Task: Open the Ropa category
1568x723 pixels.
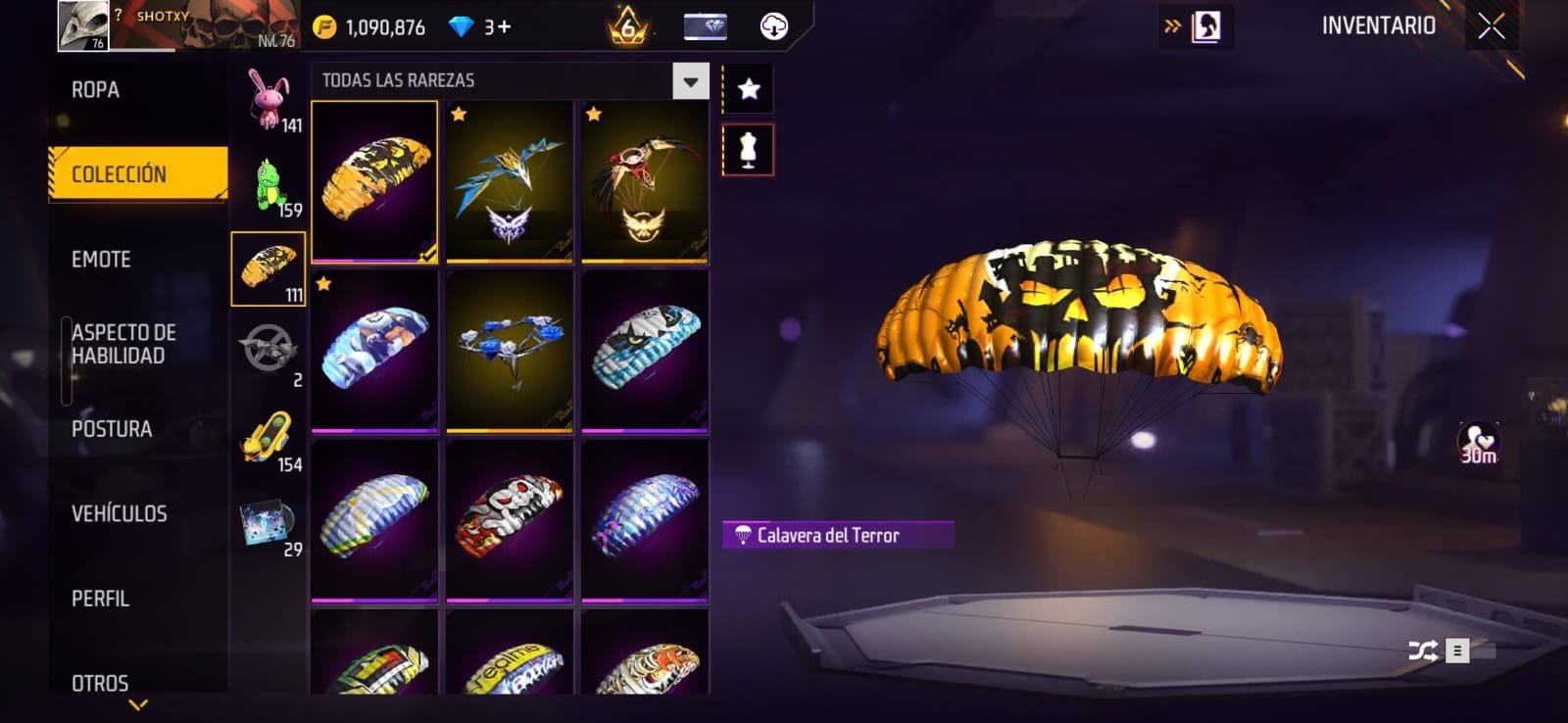Action: 96,90
